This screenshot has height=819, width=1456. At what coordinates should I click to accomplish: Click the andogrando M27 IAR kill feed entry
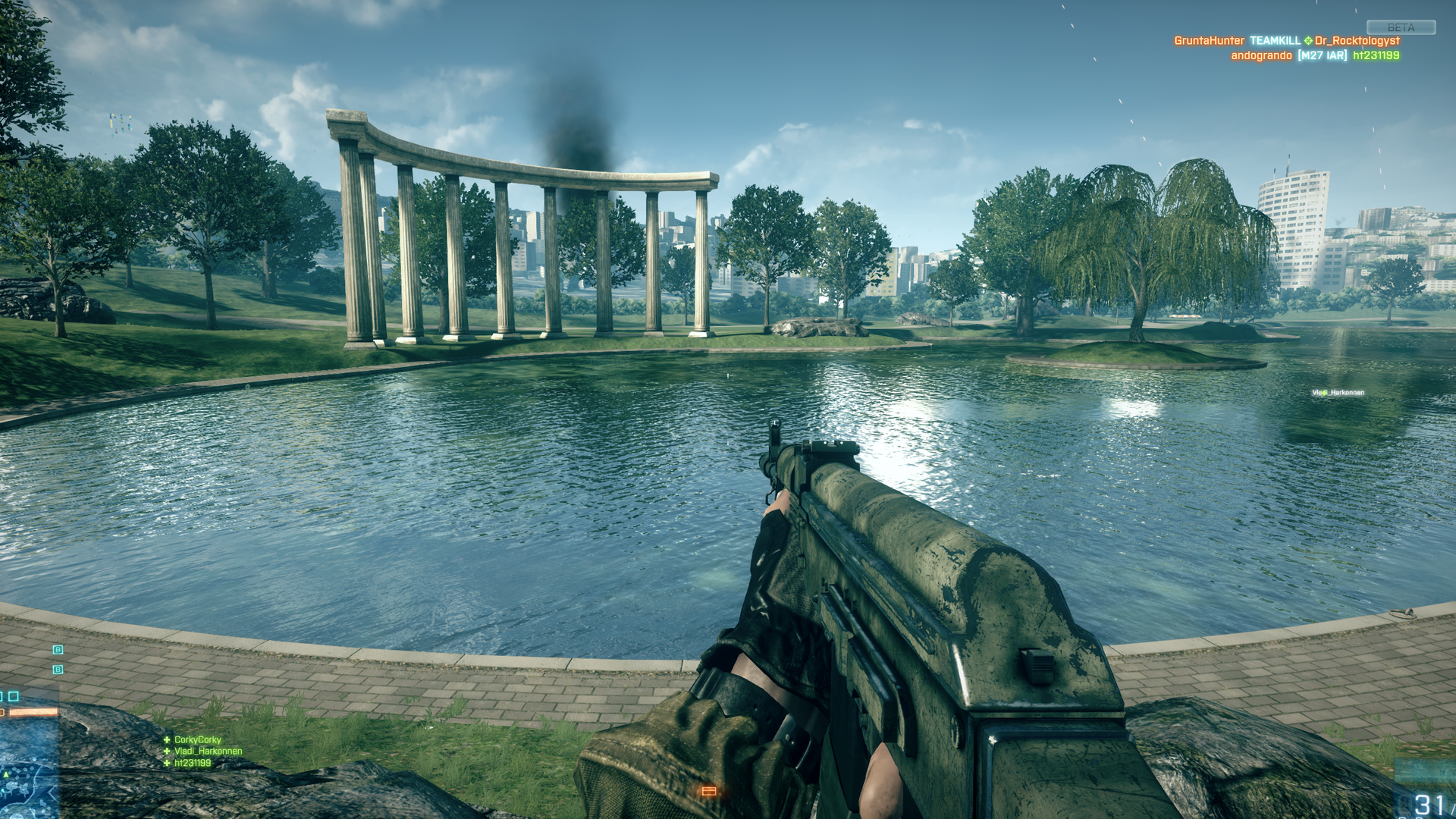[1314, 55]
